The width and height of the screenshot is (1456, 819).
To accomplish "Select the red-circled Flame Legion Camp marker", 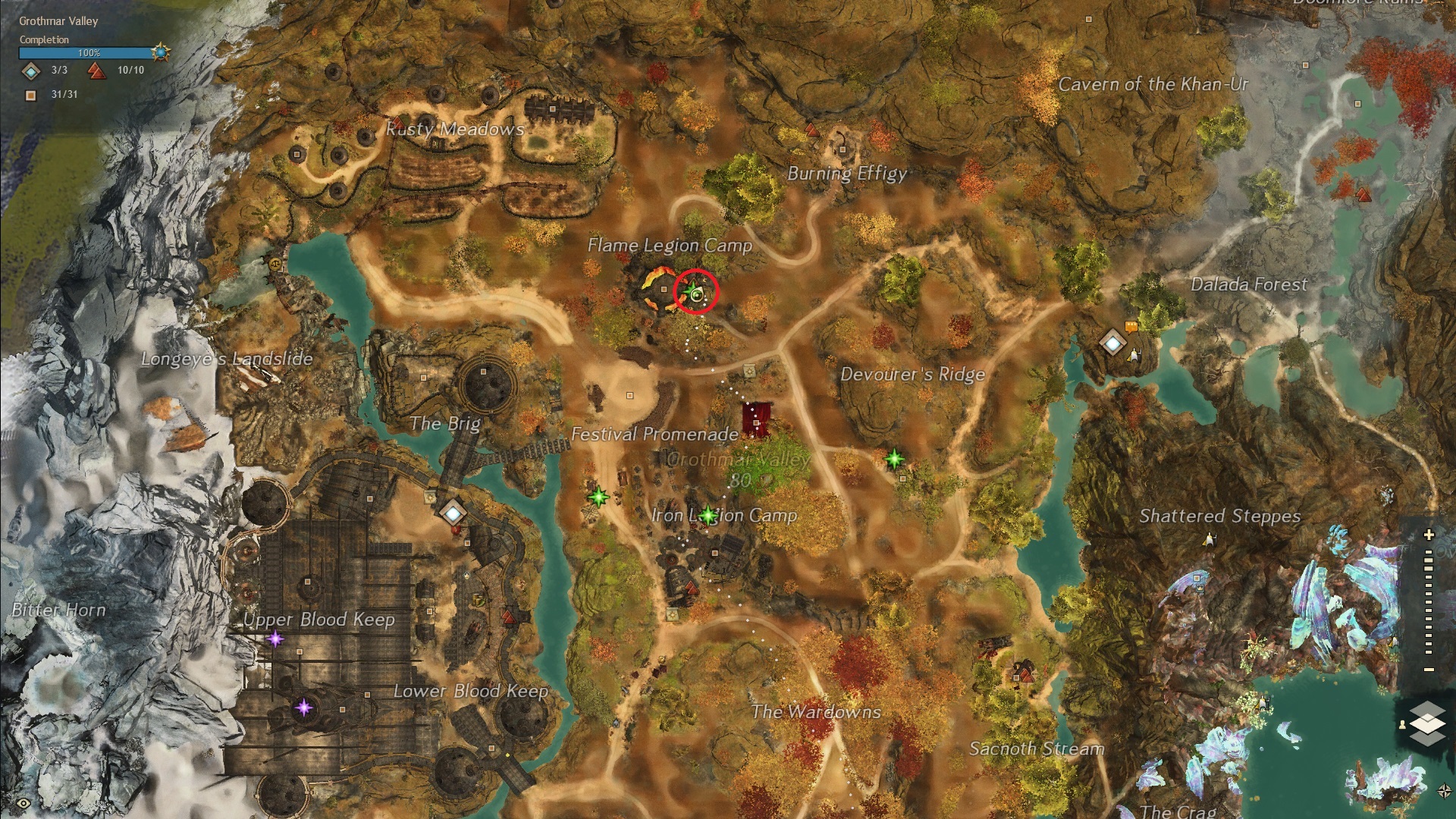I will click(x=695, y=291).
